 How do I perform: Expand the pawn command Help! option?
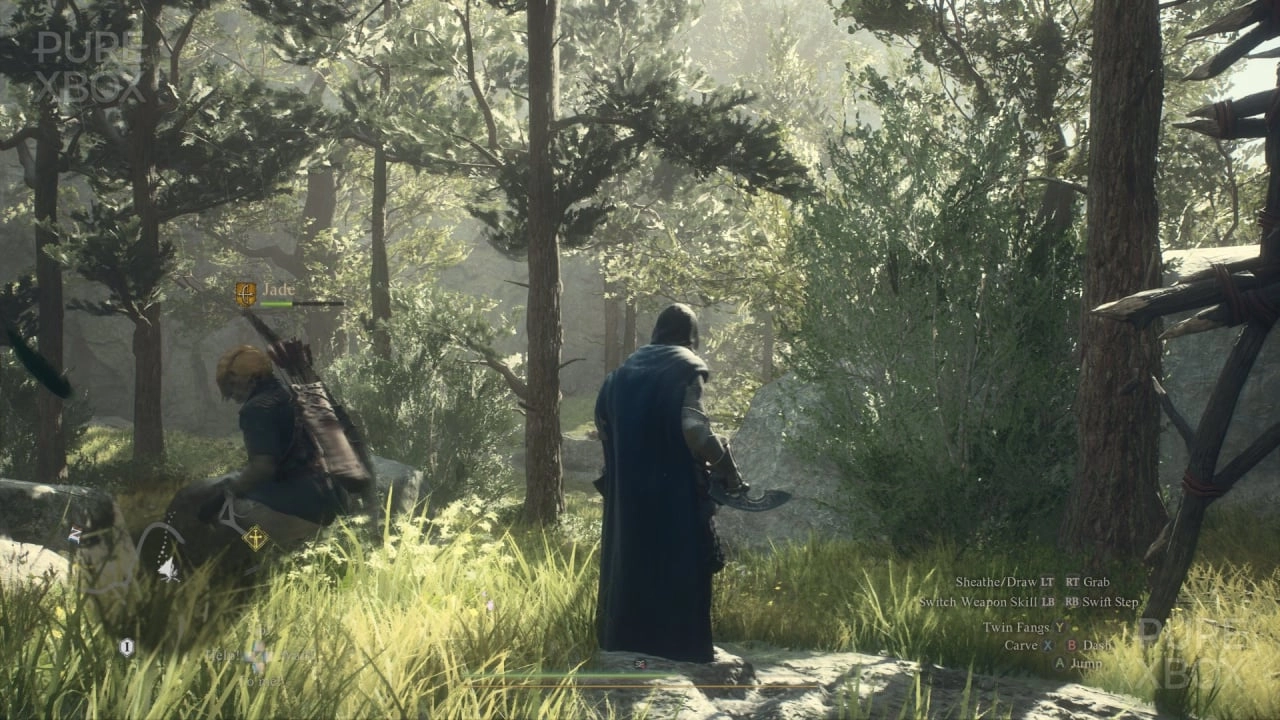224,654
